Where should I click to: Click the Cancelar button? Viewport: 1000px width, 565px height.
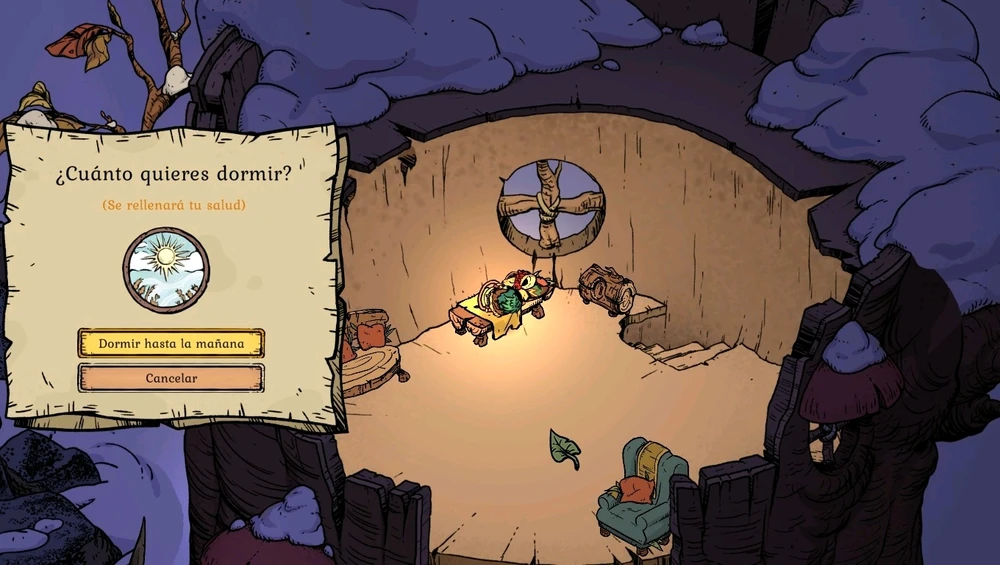[x=171, y=378]
